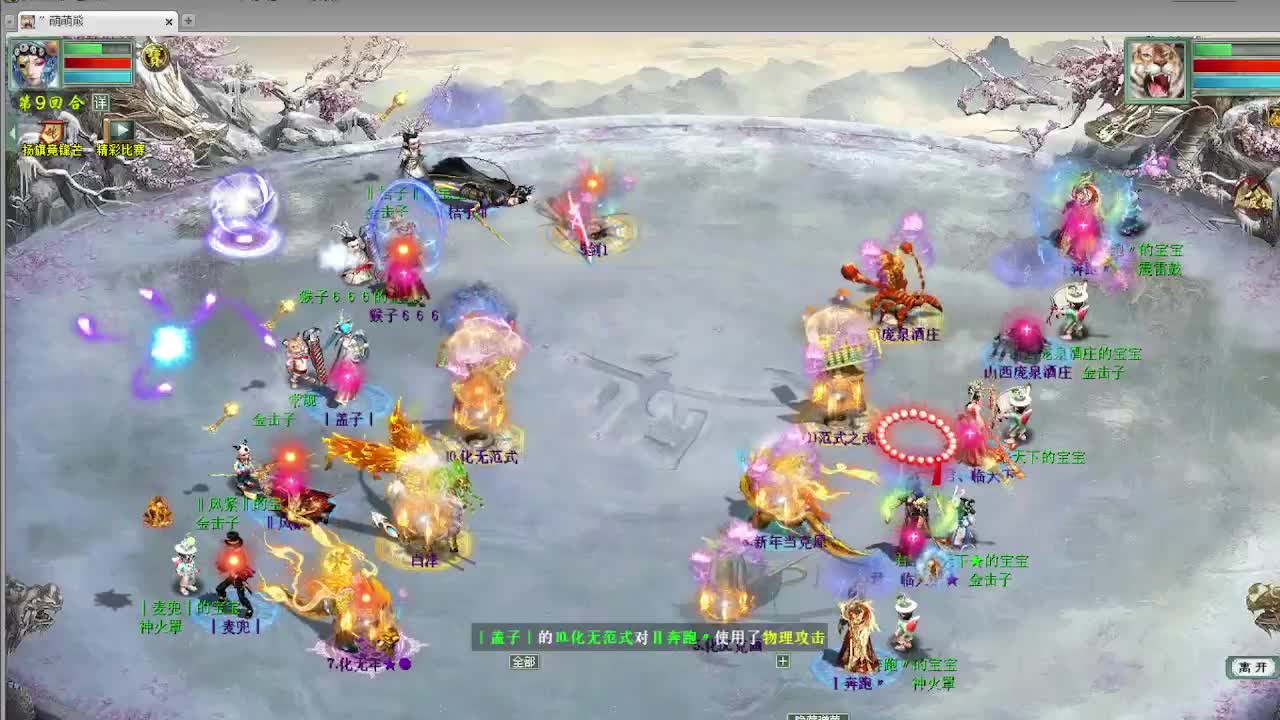Image resolution: width=1280 pixels, height=720 pixels.
Task: Click the 详 battle details icon
Action: pyautogui.click(x=101, y=102)
